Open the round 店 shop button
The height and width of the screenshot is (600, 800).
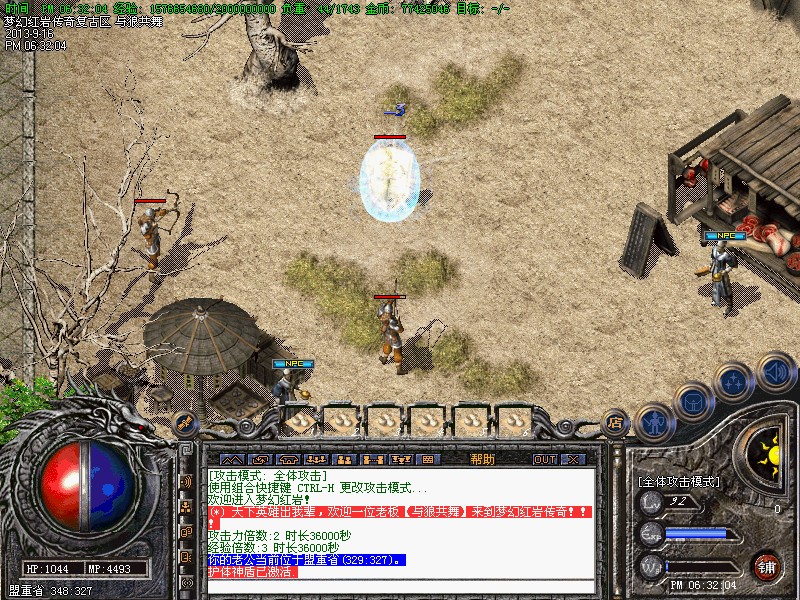(614, 422)
